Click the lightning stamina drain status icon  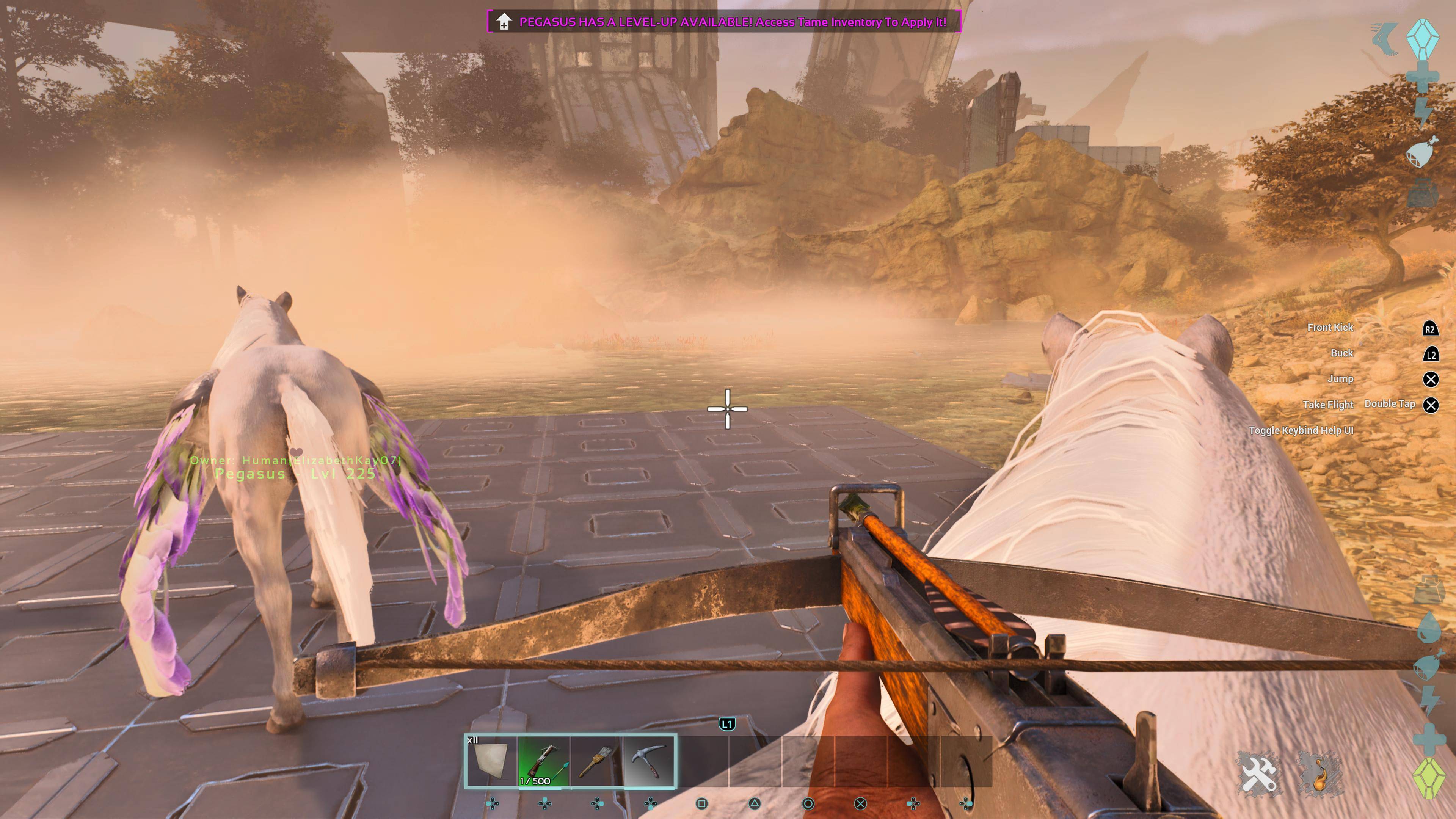click(x=1423, y=112)
